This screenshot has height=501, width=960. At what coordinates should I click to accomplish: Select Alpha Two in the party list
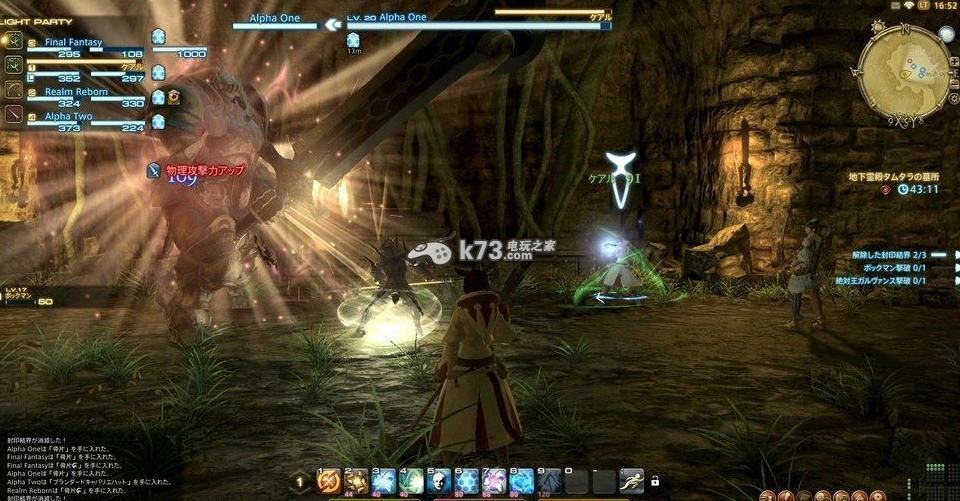71,116
